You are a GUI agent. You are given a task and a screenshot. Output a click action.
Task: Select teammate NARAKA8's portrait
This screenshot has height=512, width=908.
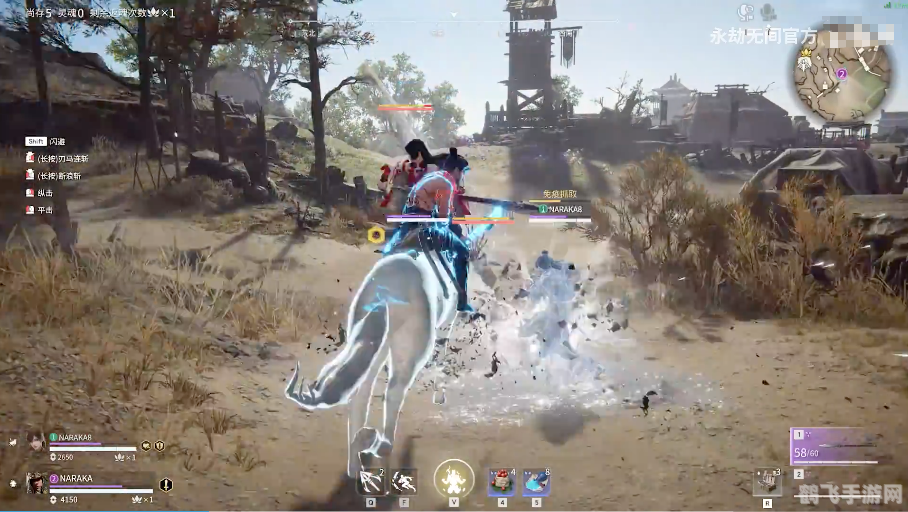[36, 441]
